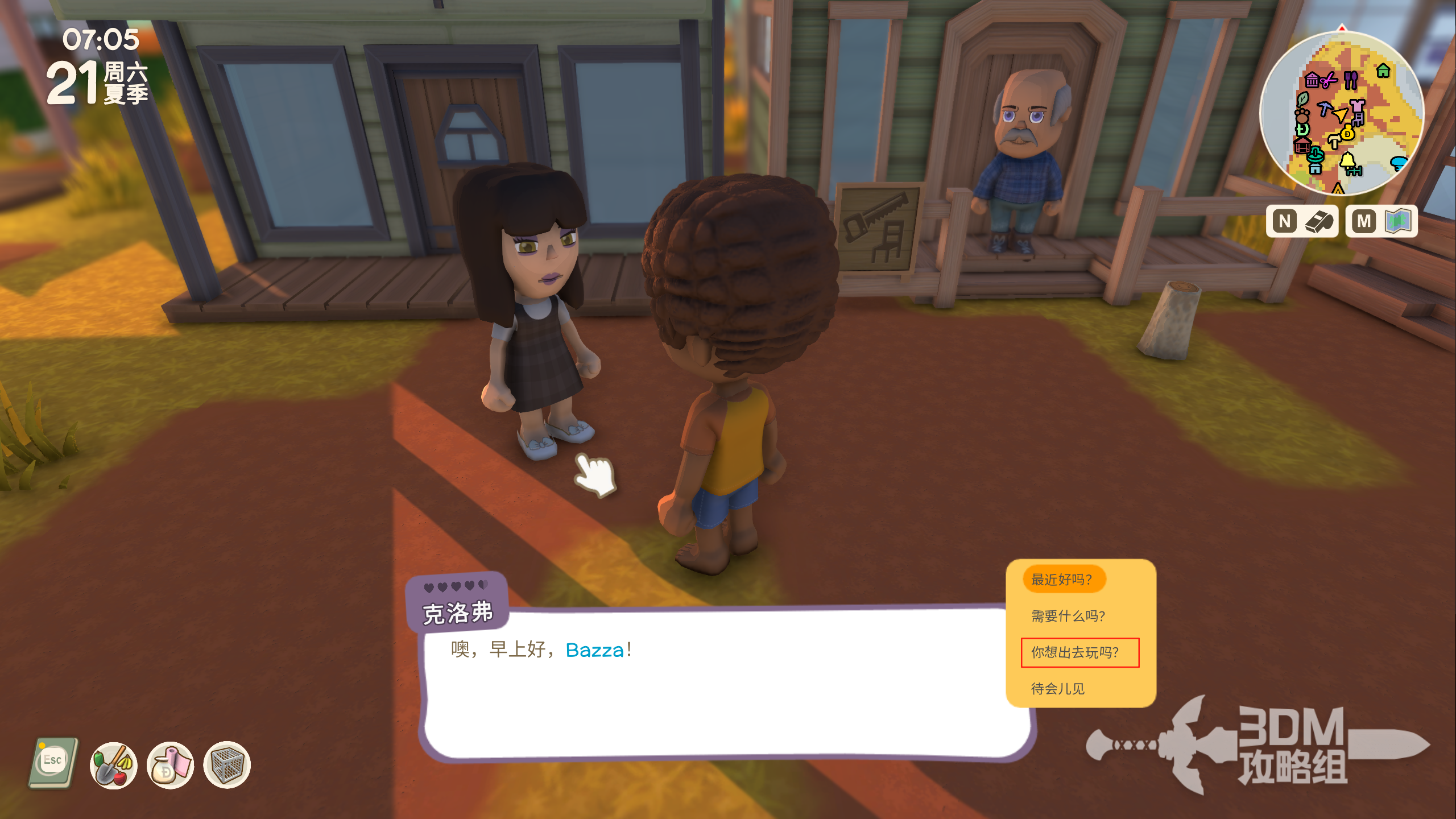The width and height of the screenshot is (1456, 819).
Task: Click the circular minimap
Action: click(1341, 113)
